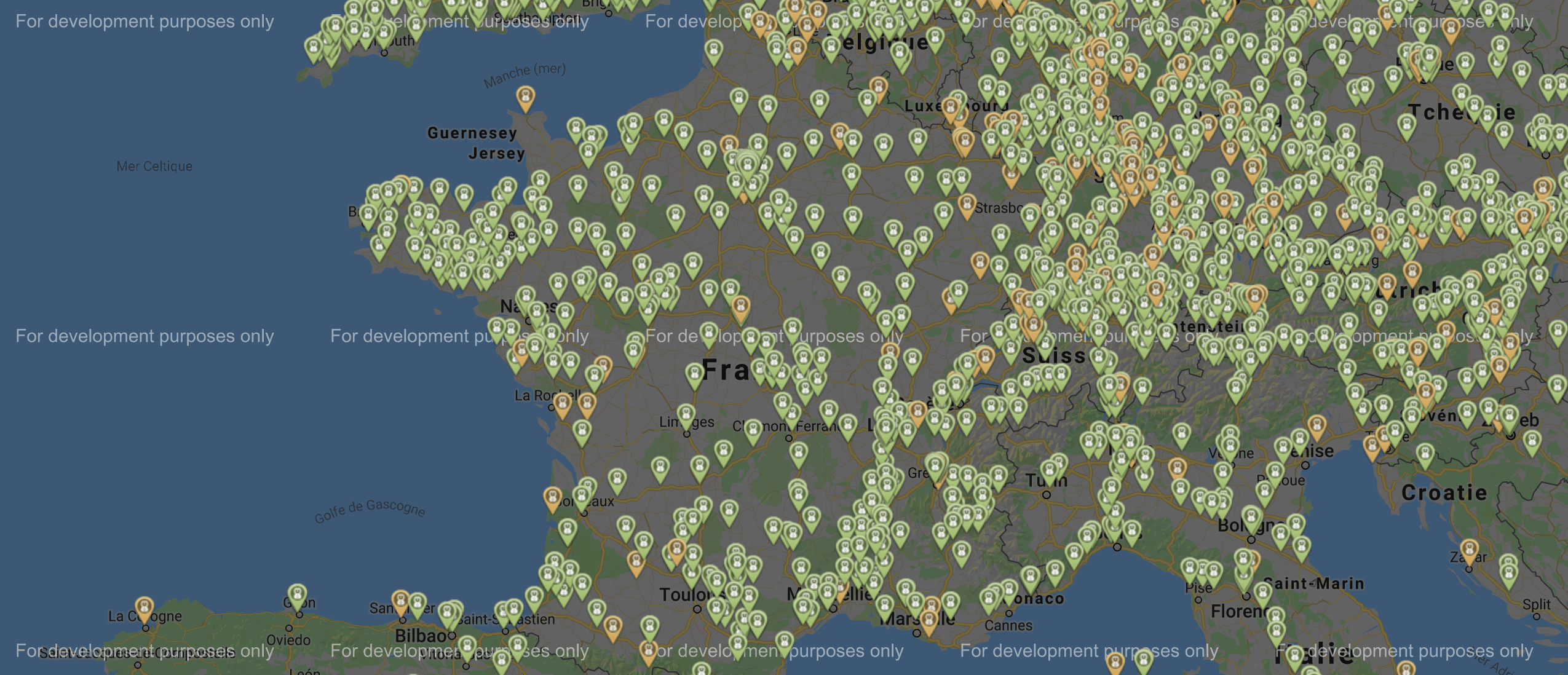Click the green marker at Gijón
Screen dimensions: 1568x675
coord(298,594)
